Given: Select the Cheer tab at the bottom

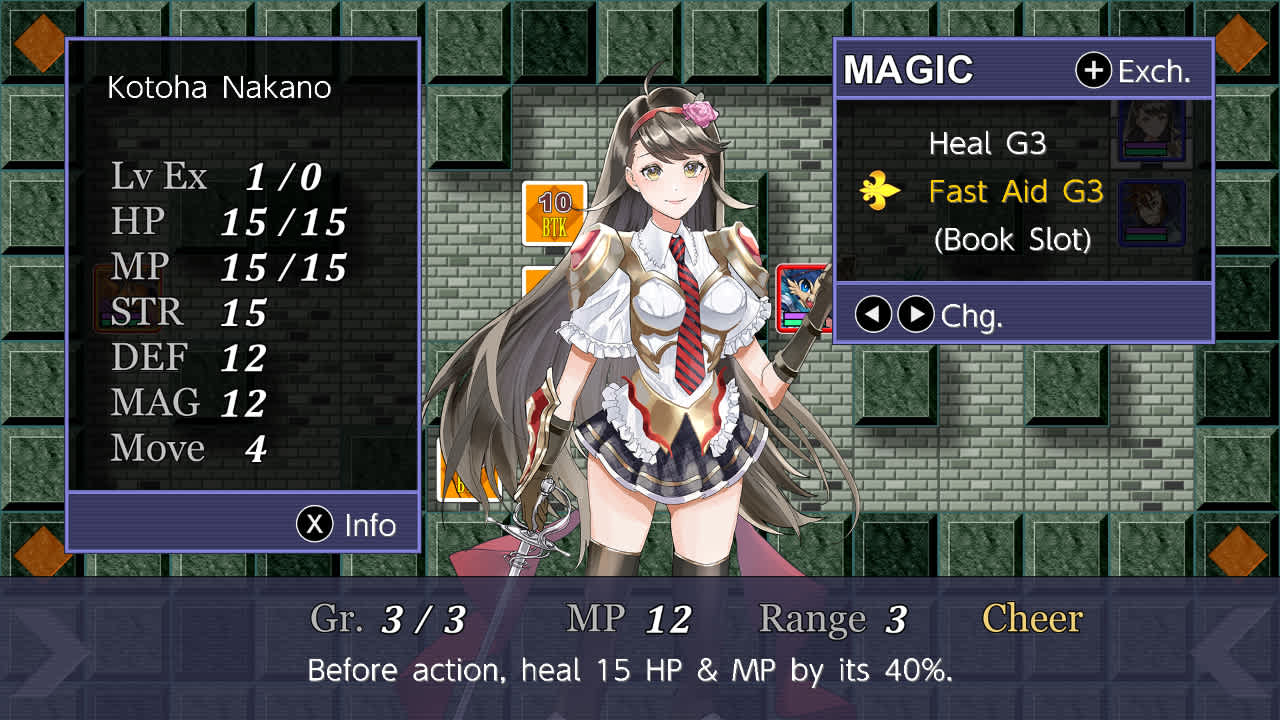Looking at the screenshot, I should [x=1032, y=619].
